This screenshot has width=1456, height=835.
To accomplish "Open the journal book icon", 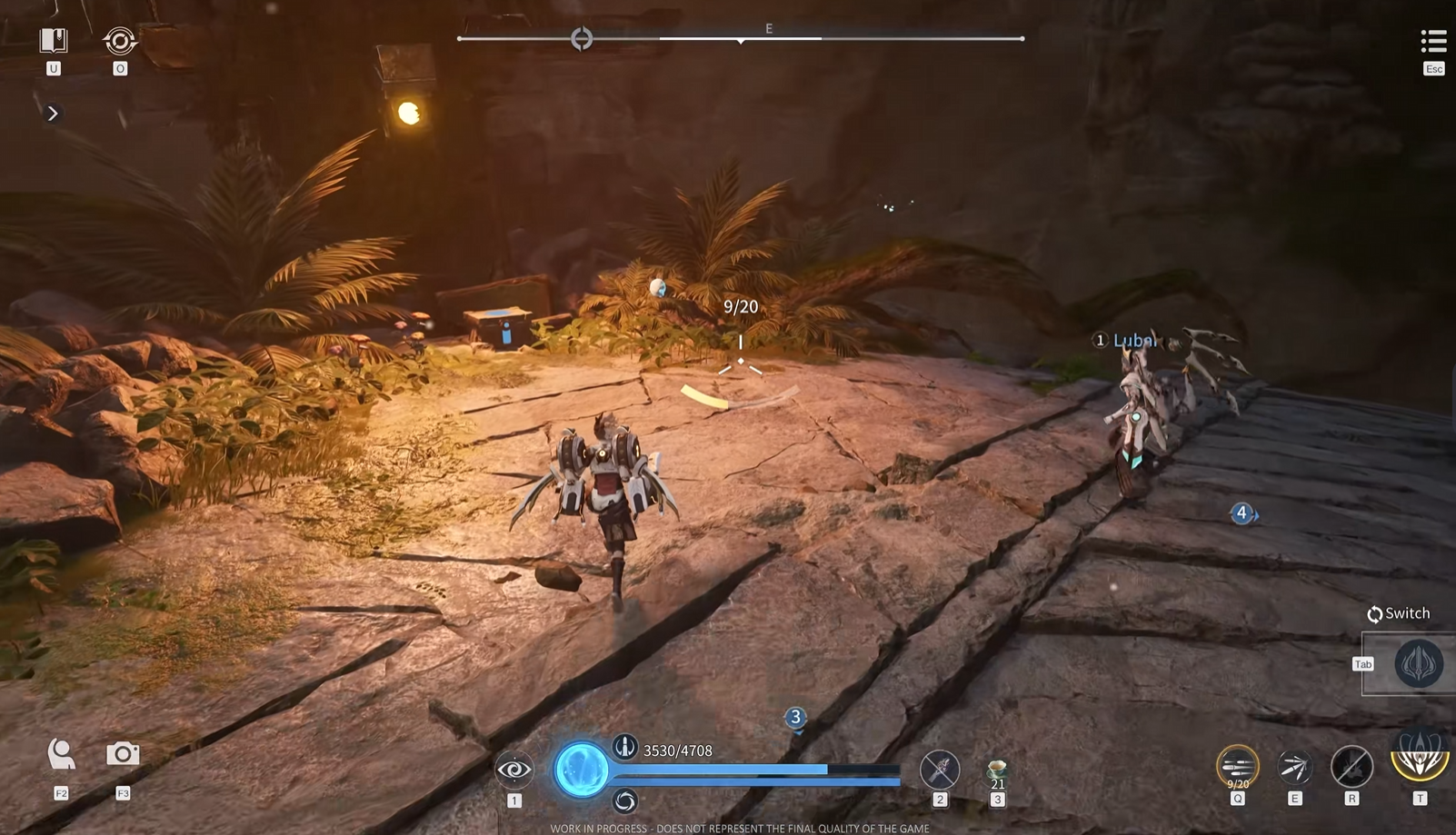I will pos(54,41).
